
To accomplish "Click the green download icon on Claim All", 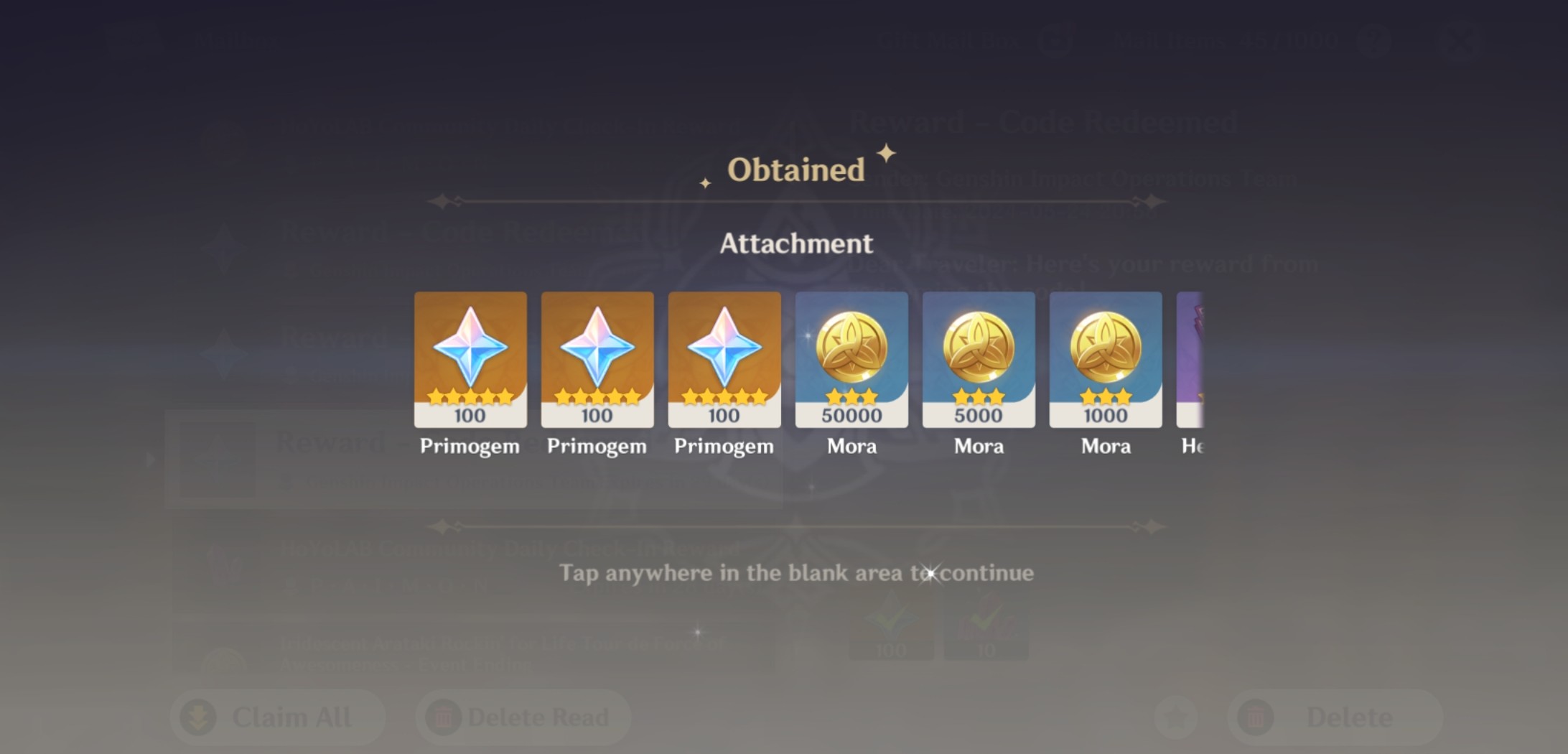I will [x=195, y=716].
